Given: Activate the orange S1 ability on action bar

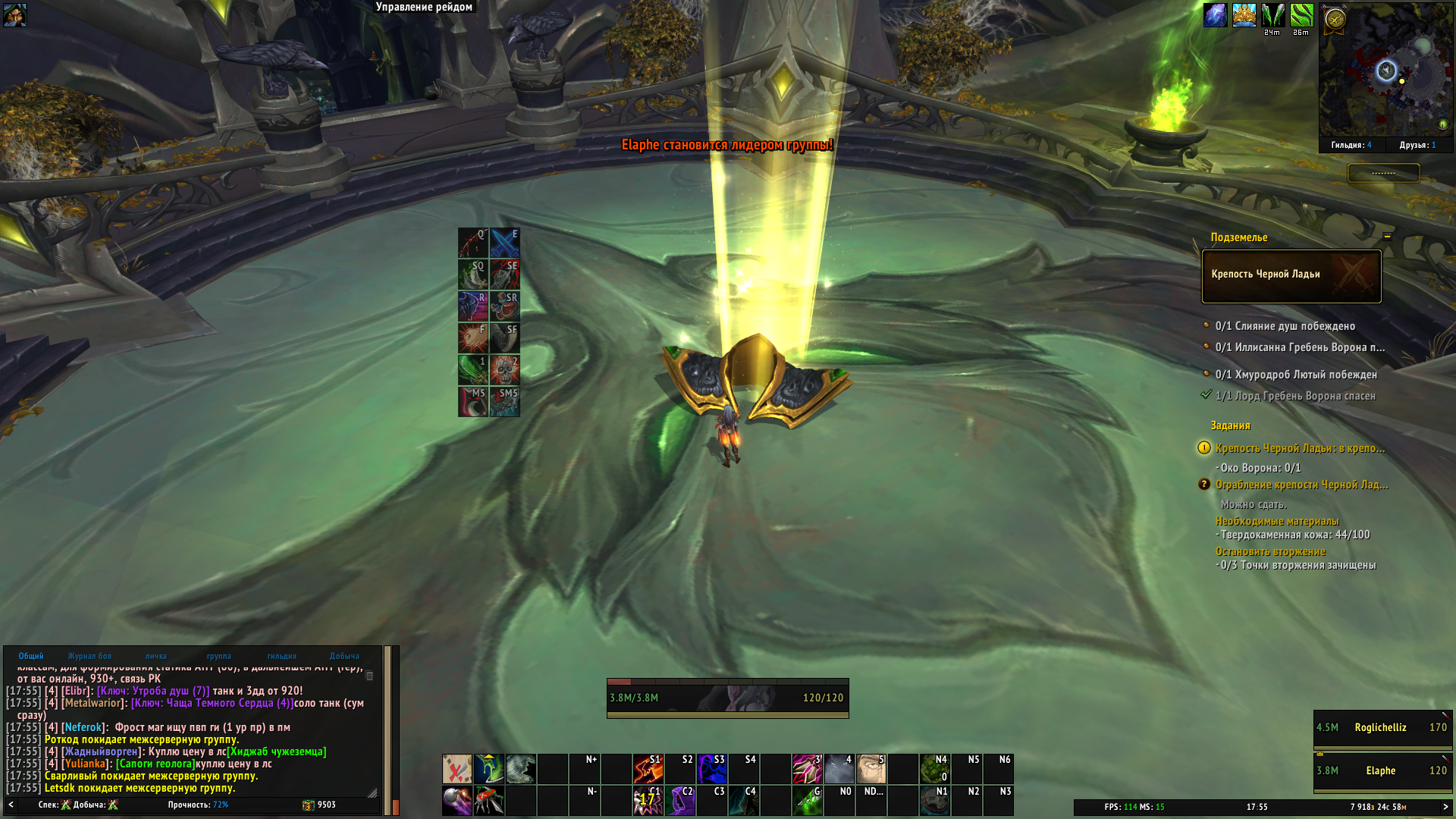Looking at the screenshot, I should (x=648, y=768).
